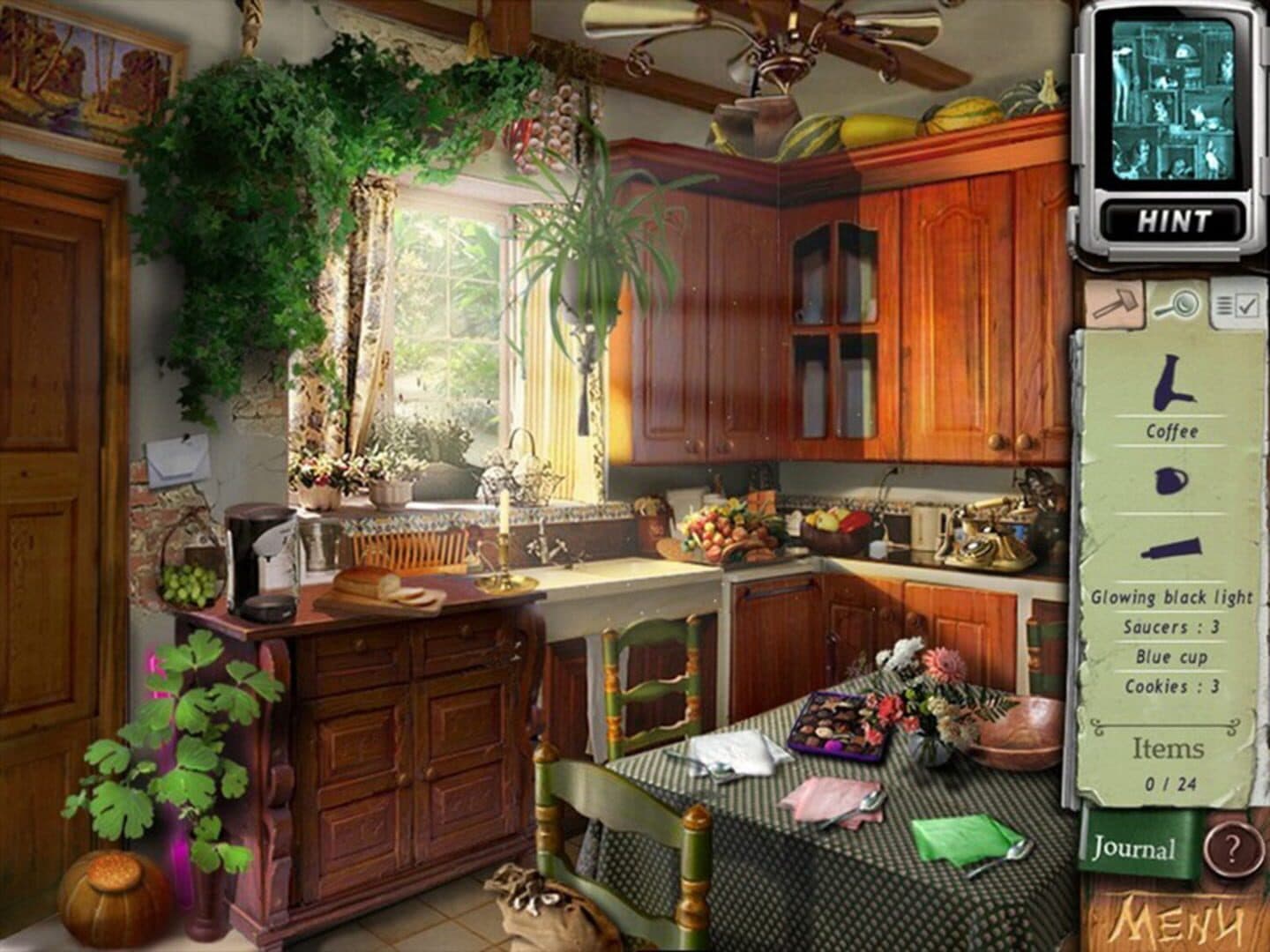Pick the tube silhouette entry

[1172, 548]
